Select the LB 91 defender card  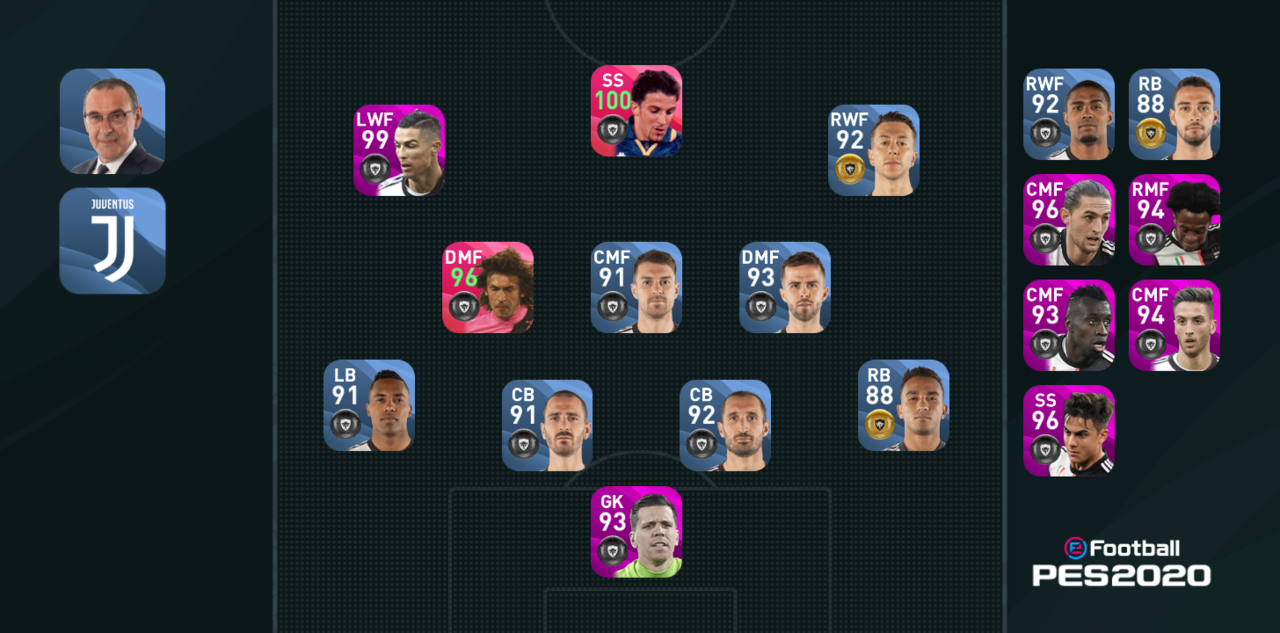click(369, 405)
